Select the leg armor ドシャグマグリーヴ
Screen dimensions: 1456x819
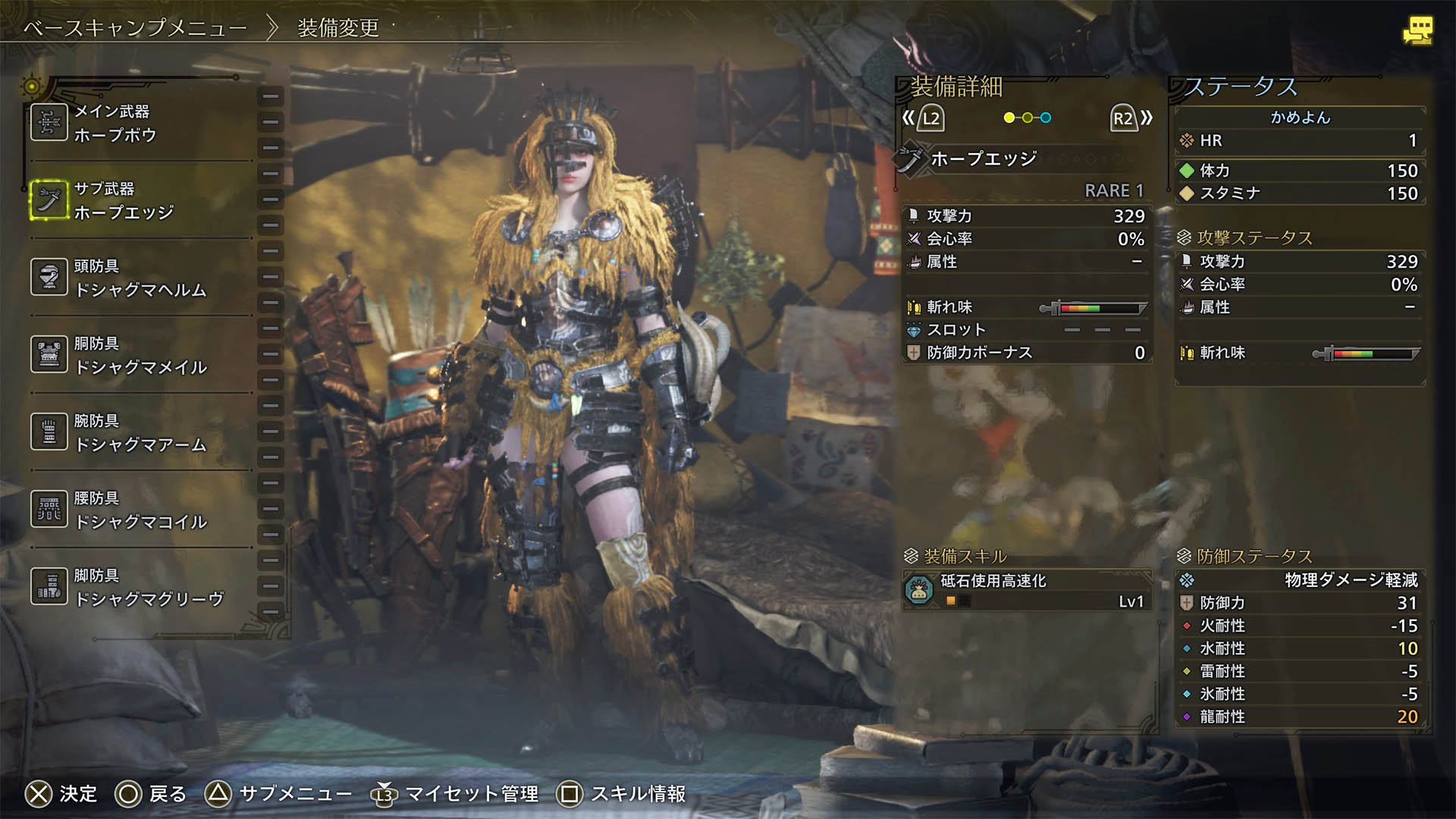[140, 587]
